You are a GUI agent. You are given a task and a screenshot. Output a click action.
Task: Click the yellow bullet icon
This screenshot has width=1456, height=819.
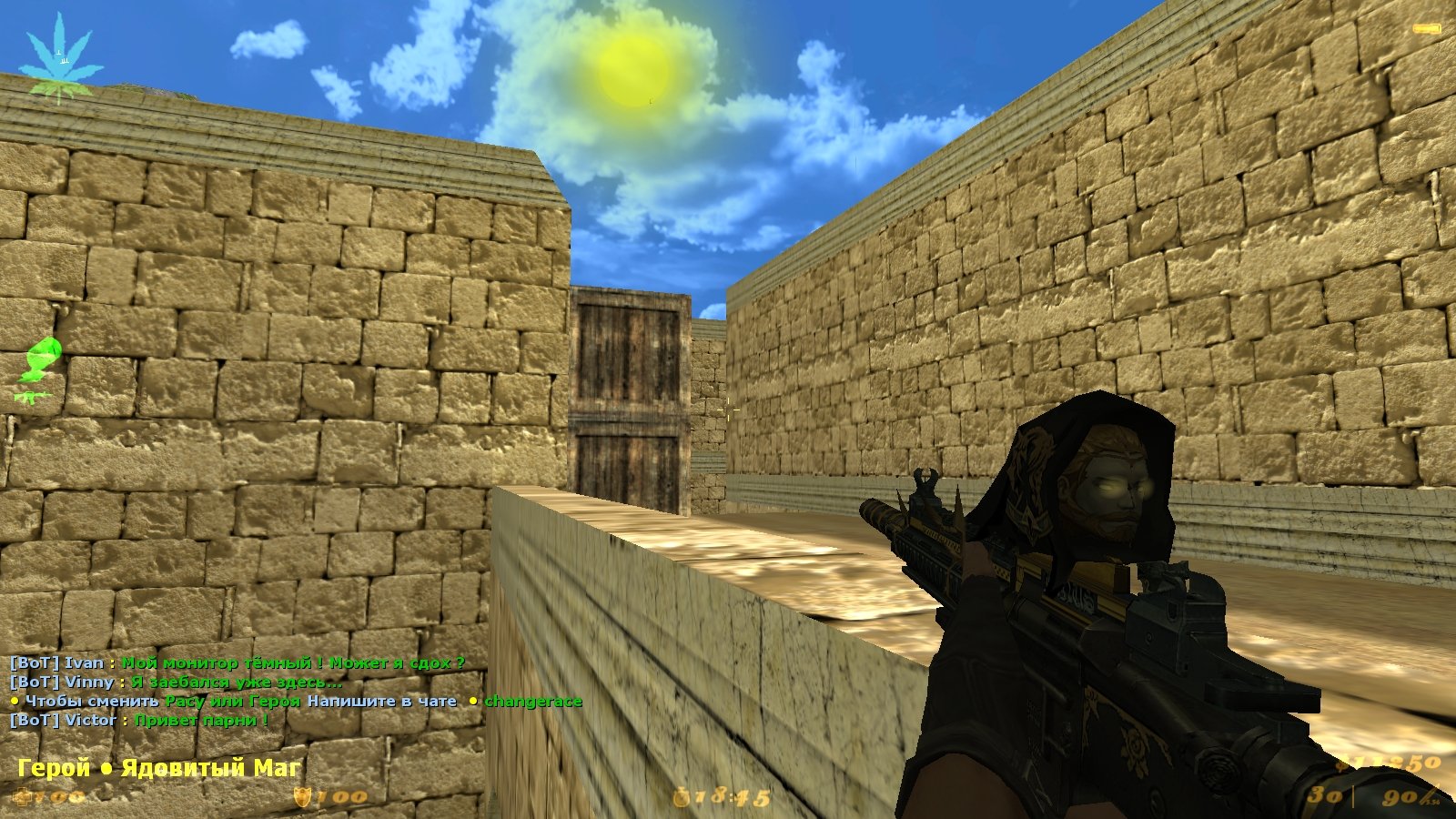click(x=1426, y=30)
